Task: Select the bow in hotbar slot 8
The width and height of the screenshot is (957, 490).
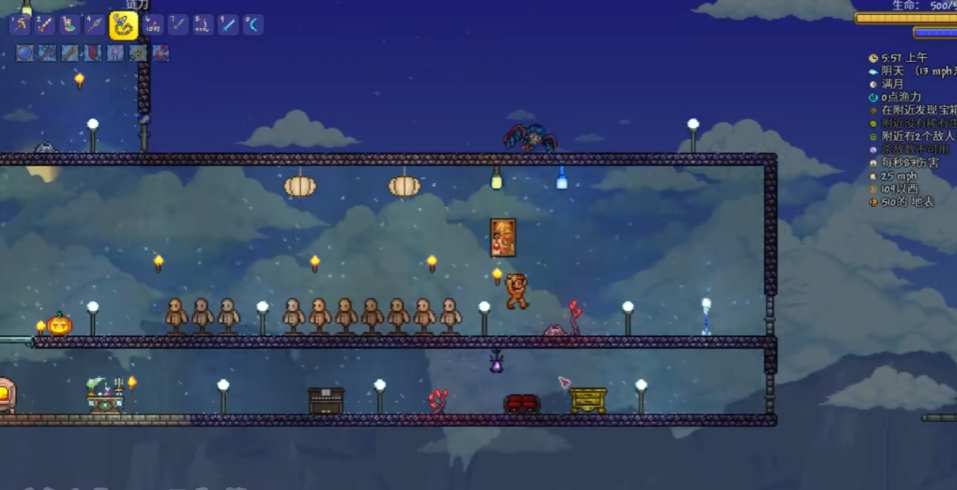Action: point(203,25)
